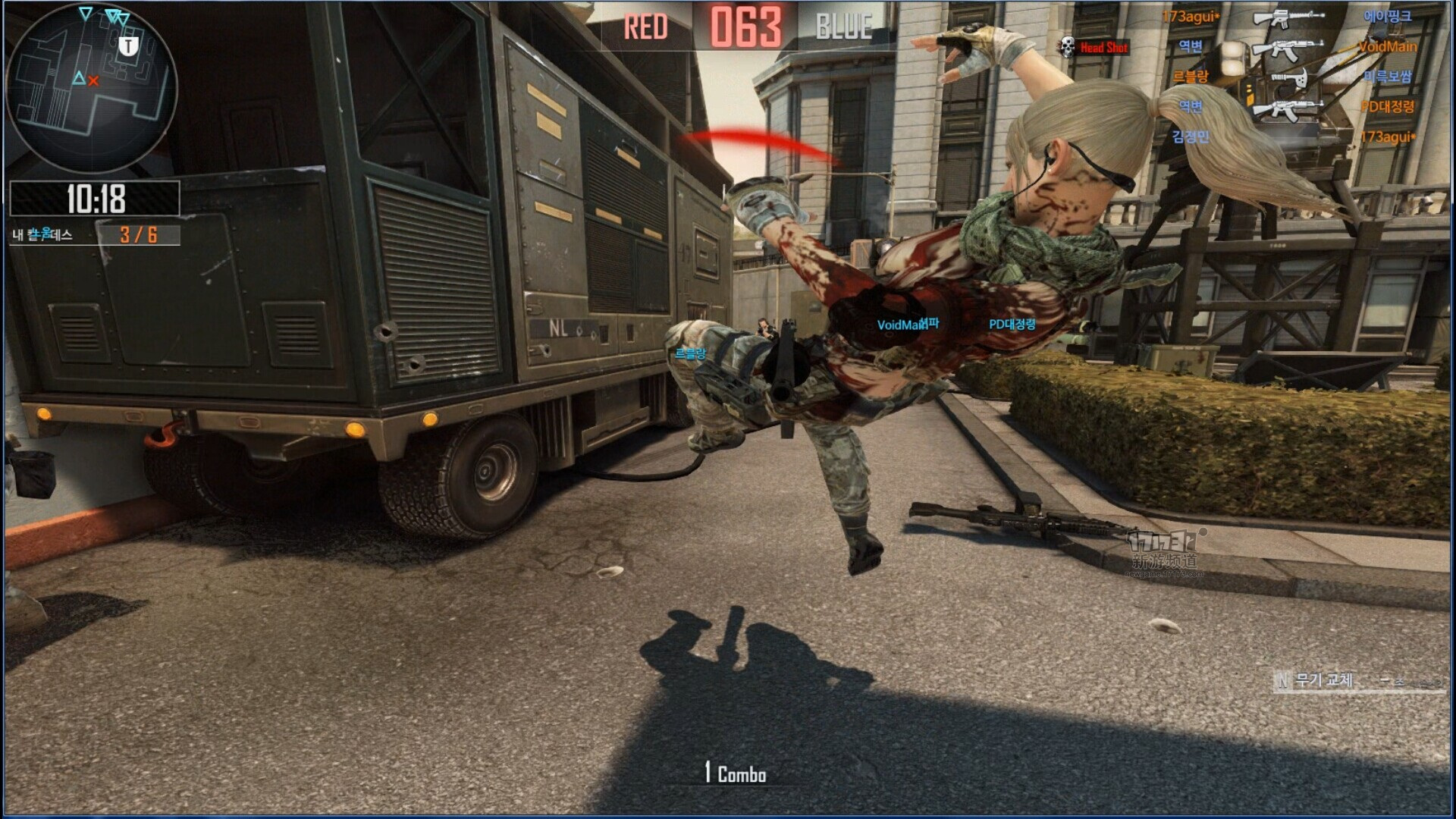Image resolution: width=1456 pixels, height=819 pixels.
Task: Click the Head Shot skull icon
Action: point(1067,47)
